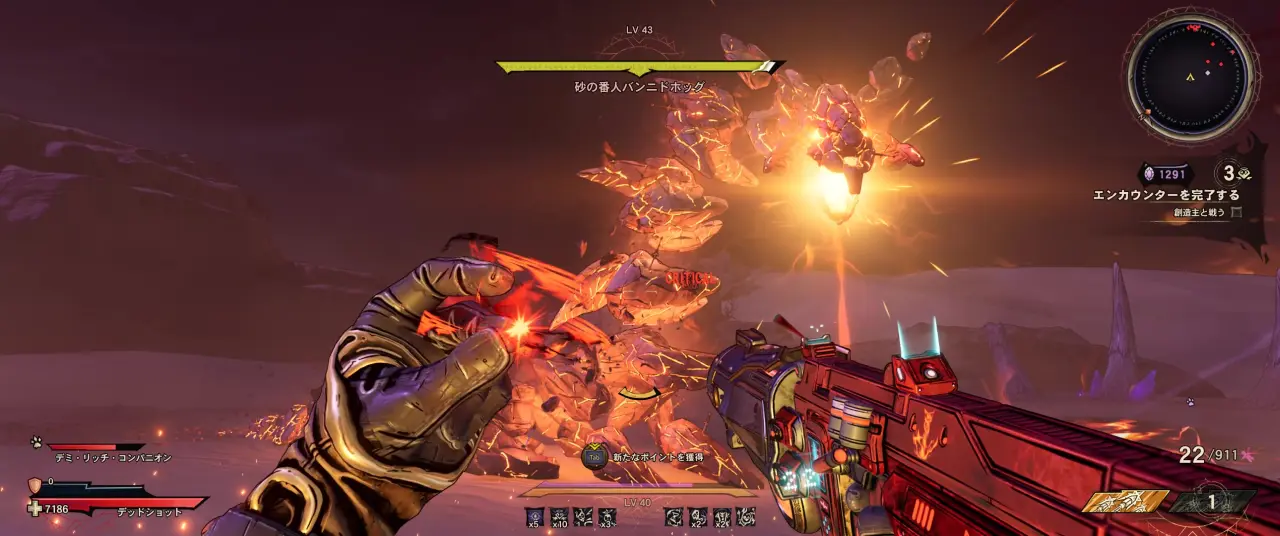Activate the golden spell slot icon
Image resolution: width=1280 pixels, height=536 pixels.
(x=1126, y=501)
